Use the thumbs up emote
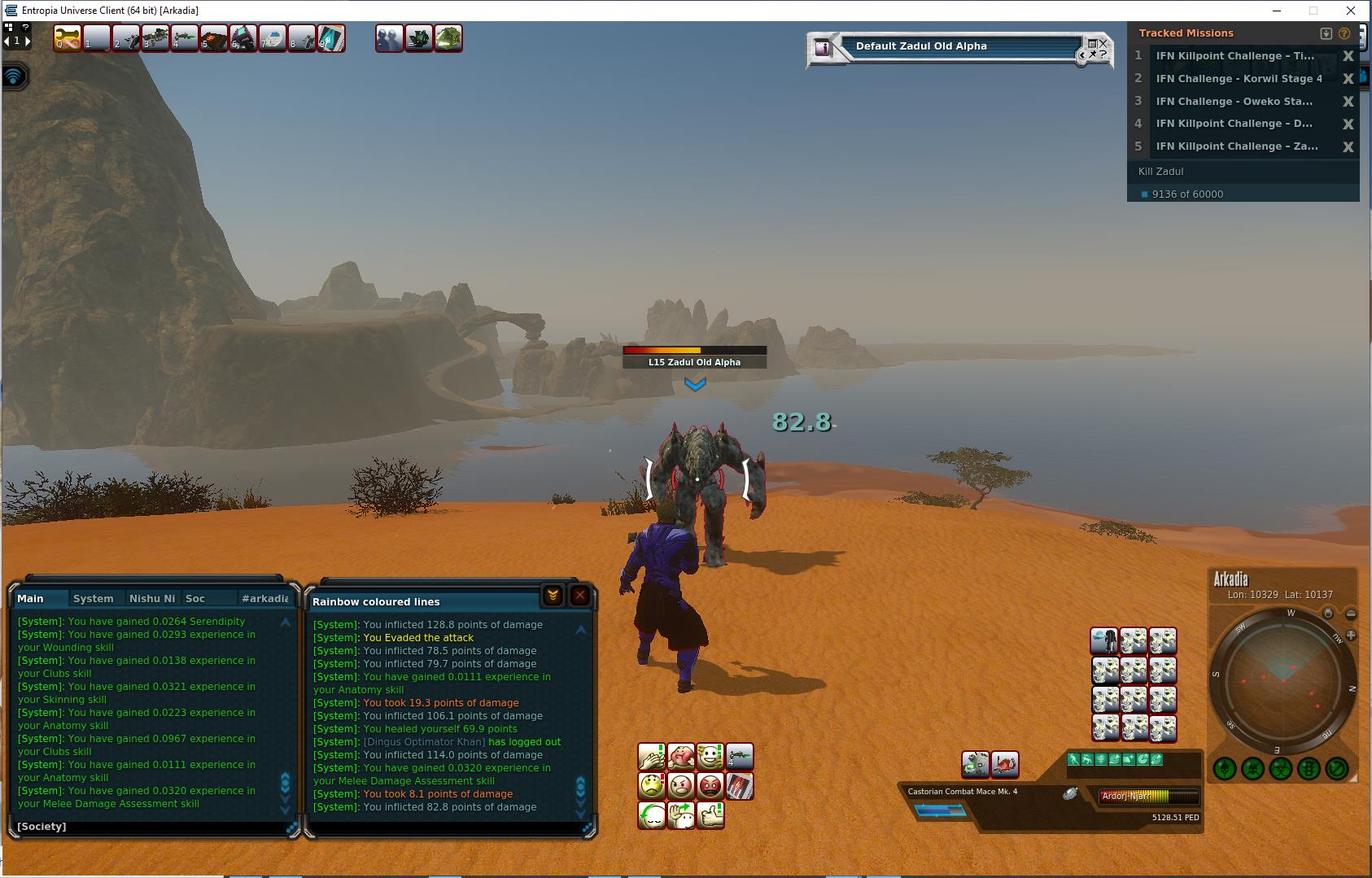This screenshot has width=1372, height=878. (710, 815)
